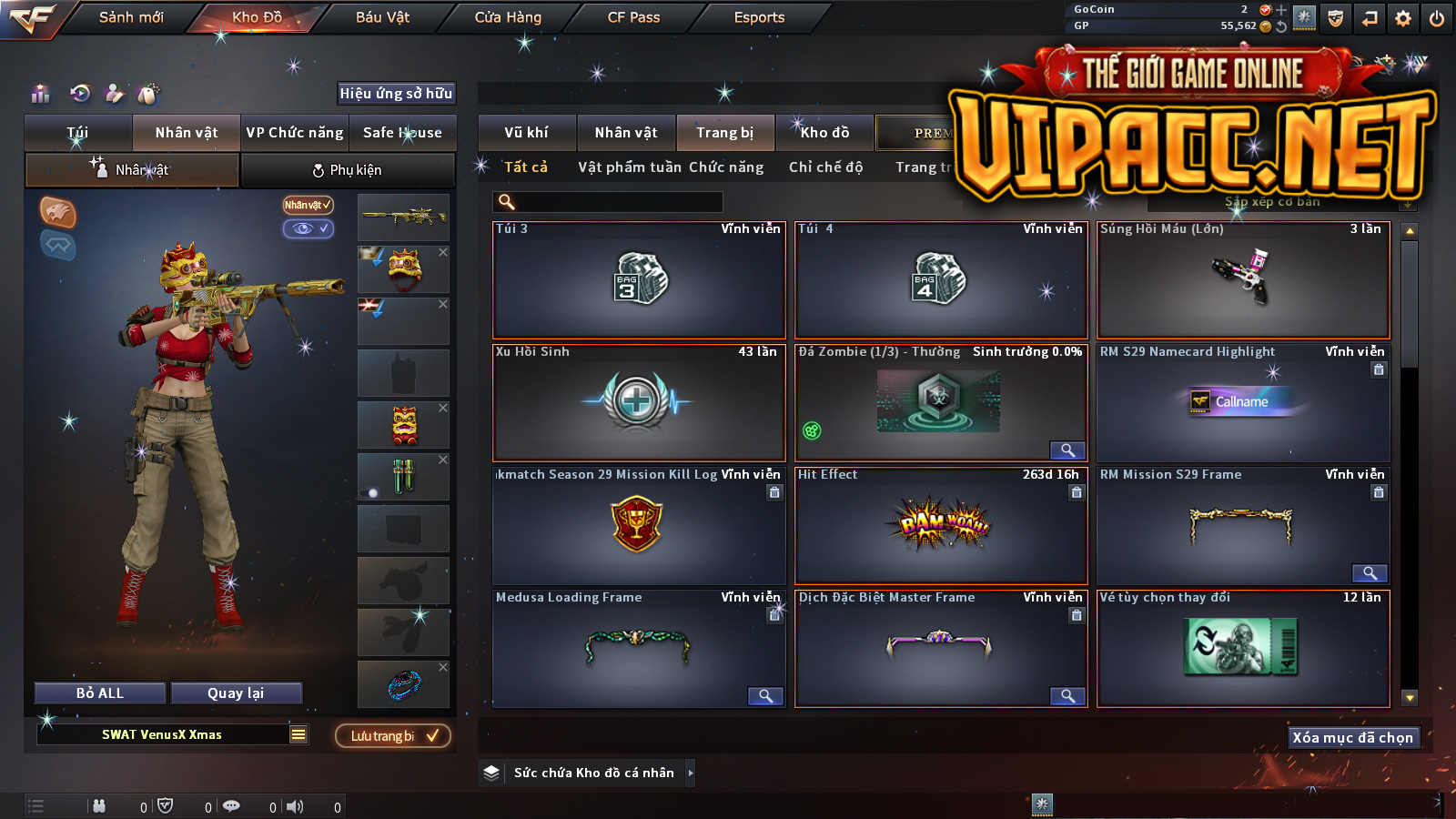The height and width of the screenshot is (819, 1456).
Task: Open the Báu Vật tab
Action: coord(382,17)
